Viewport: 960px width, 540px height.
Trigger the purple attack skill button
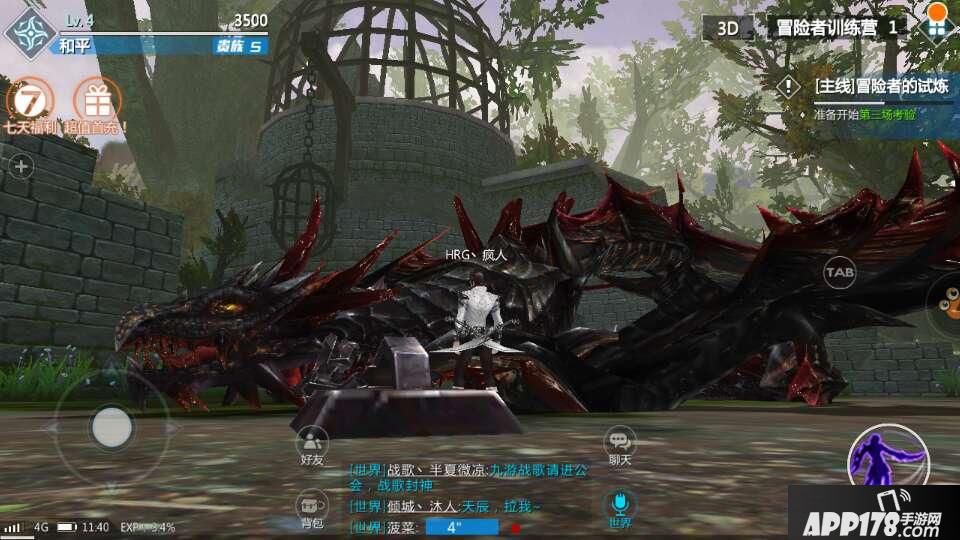point(888,462)
